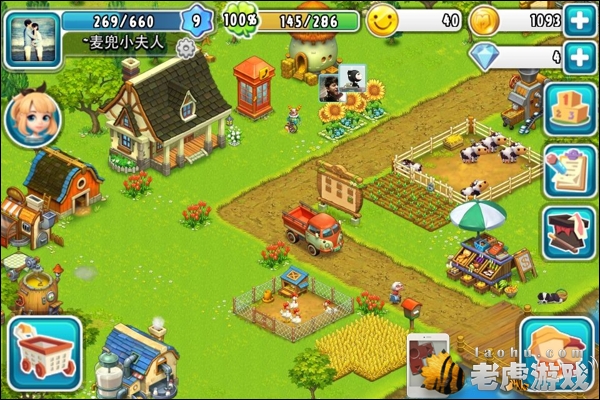The width and height of the screenshot is (600, 400).
Task: Add more gold coins with plus button
Action: tap(578, 19)
